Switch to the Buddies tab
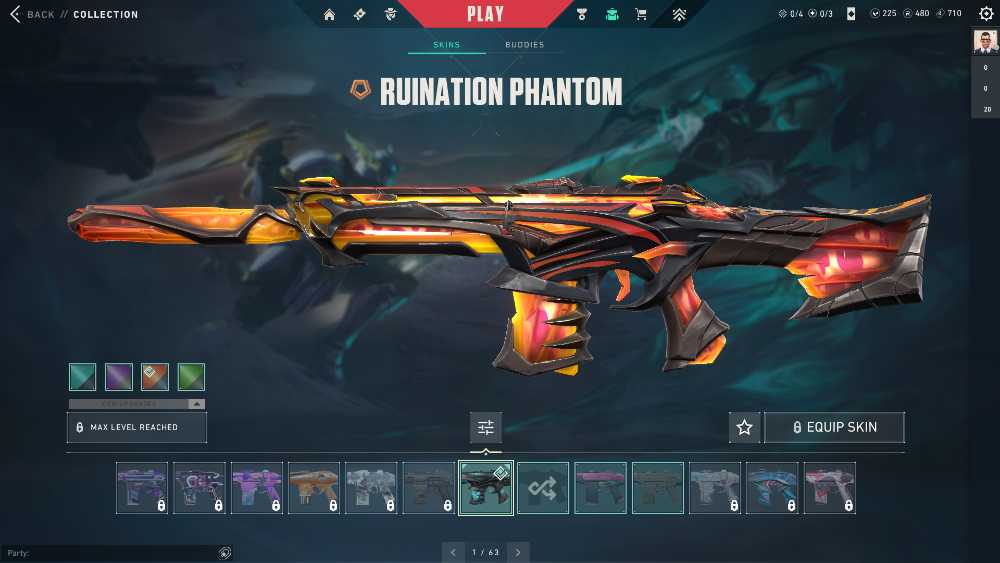 [x=524, y=45]
